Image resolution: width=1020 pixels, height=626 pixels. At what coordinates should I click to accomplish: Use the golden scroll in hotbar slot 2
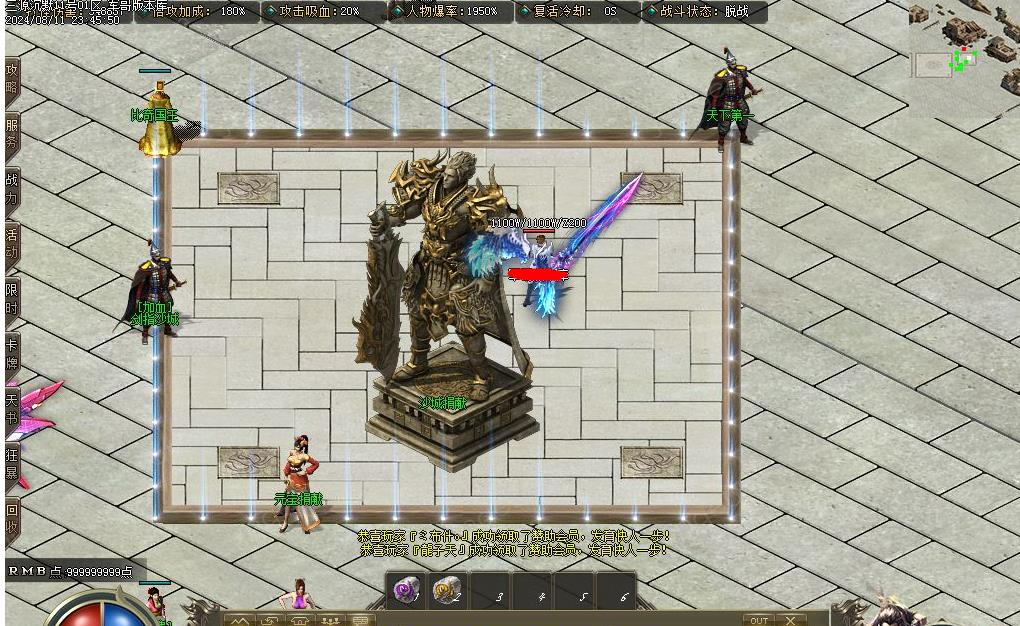point(447,591)
